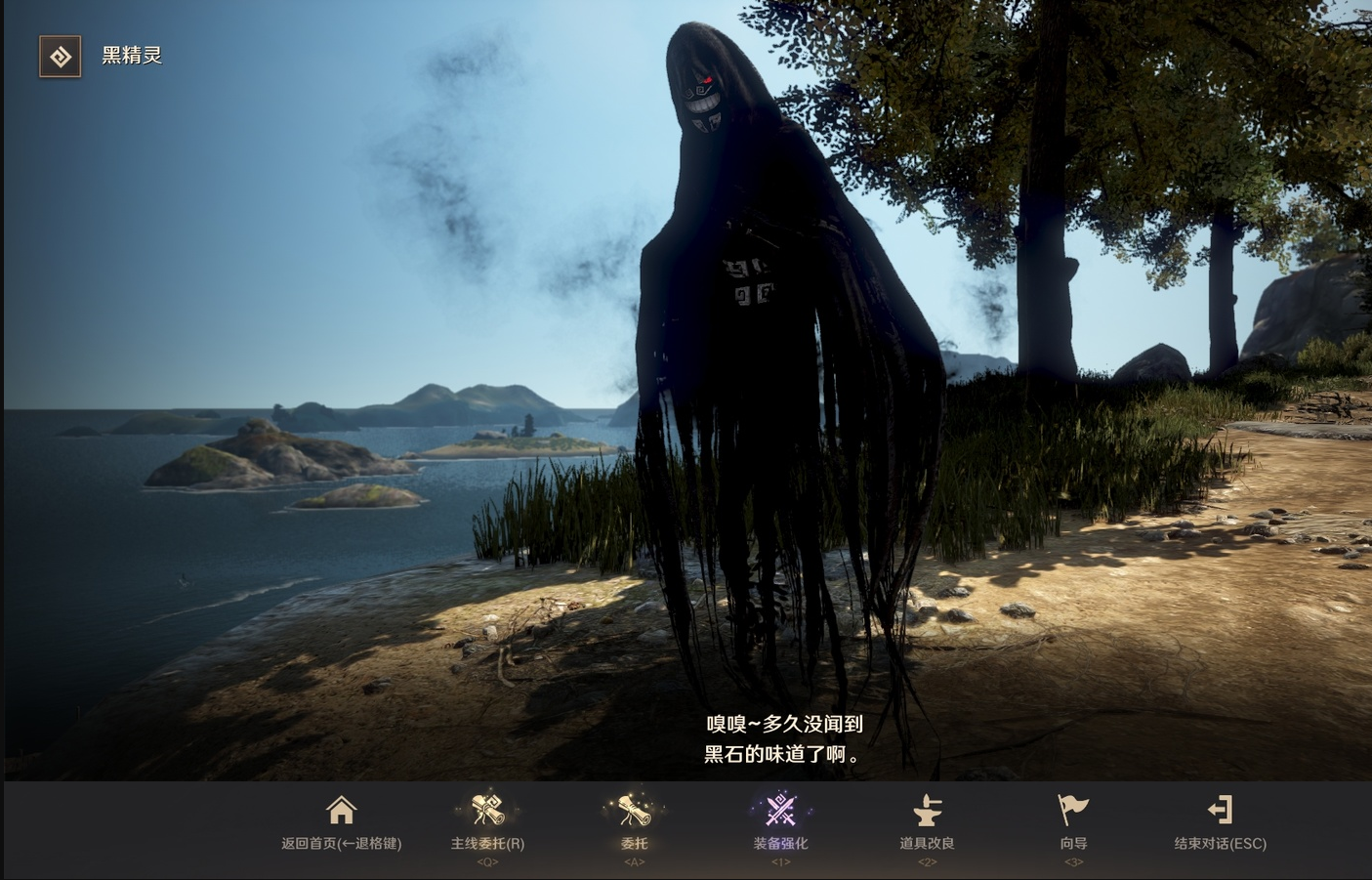The height and width of the screenshot is (880, 1372).
Task: Click the home icon above 返回首页
Action: tap(340, 811)
